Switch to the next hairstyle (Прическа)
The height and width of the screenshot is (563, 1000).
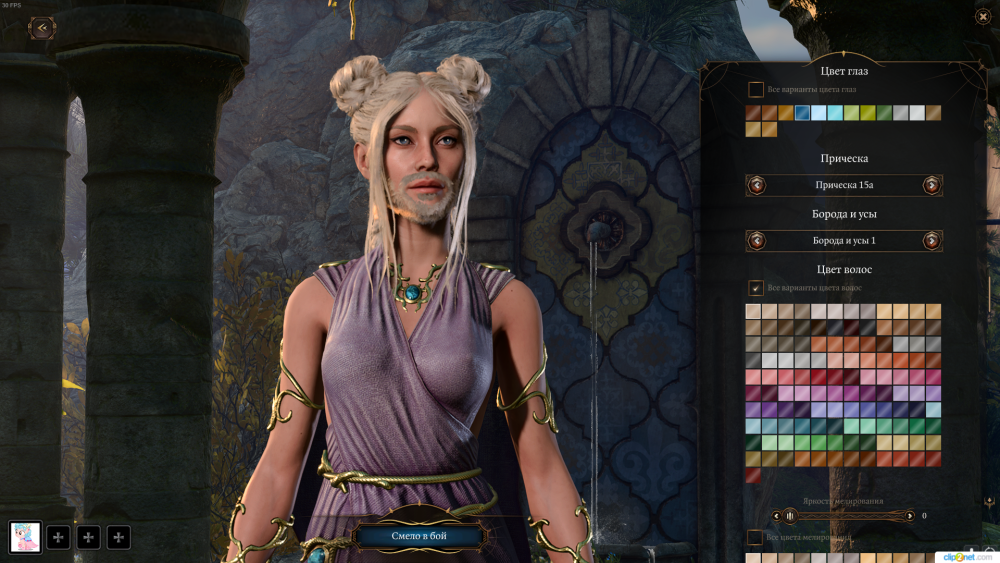click(931, 185)
